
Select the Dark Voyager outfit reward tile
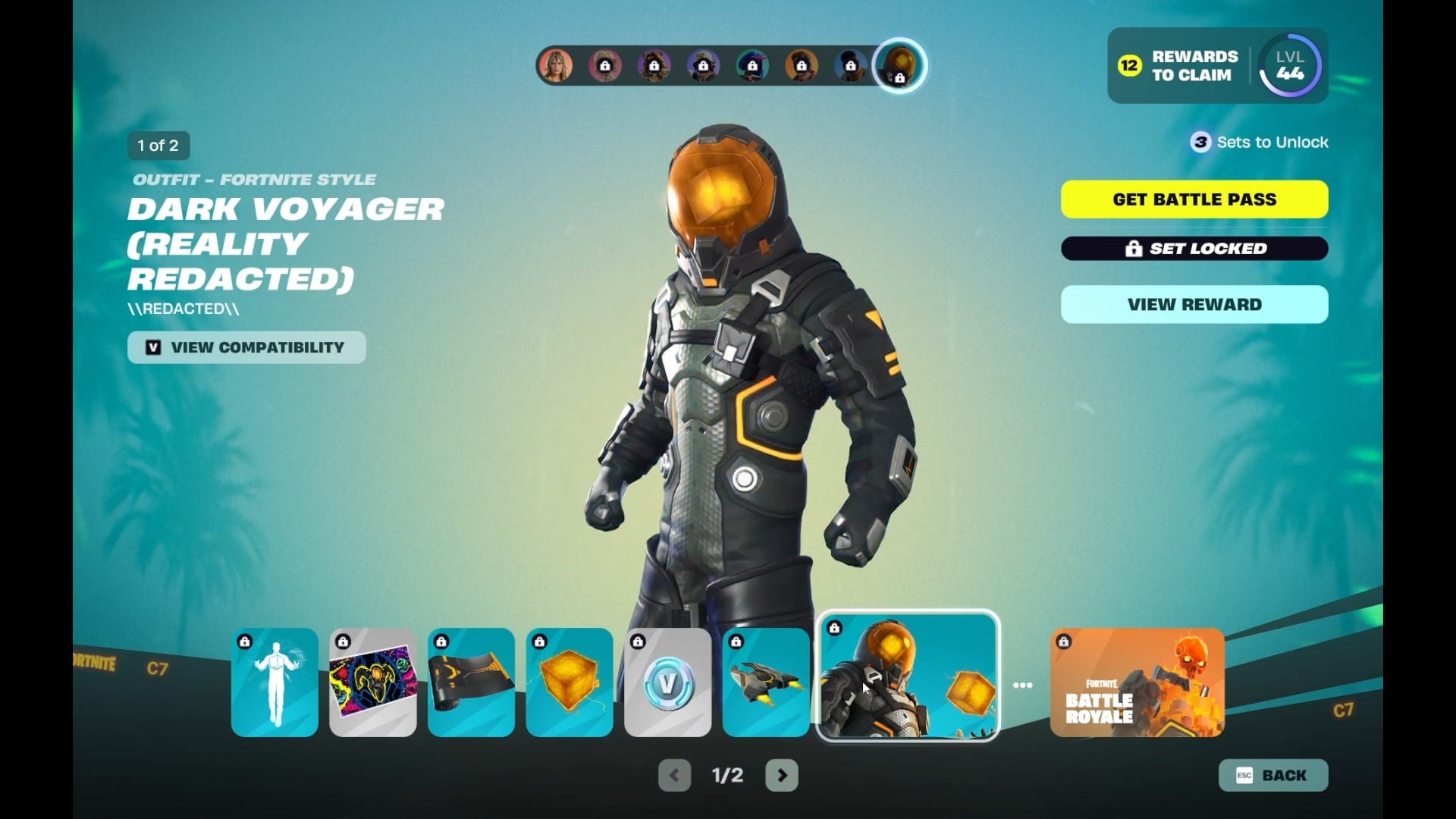[908, 676]
